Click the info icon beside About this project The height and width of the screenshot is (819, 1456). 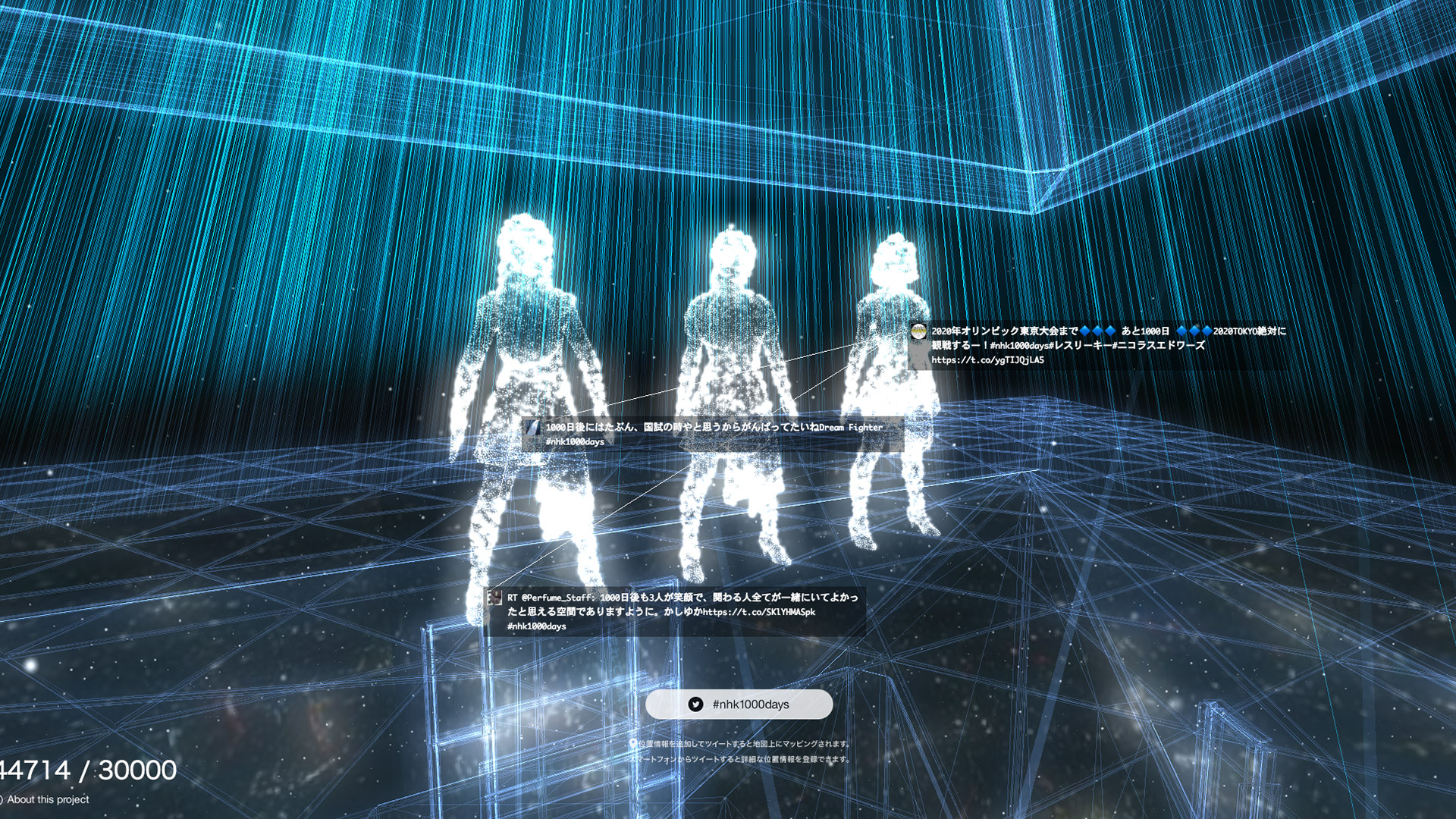point(5,799)
